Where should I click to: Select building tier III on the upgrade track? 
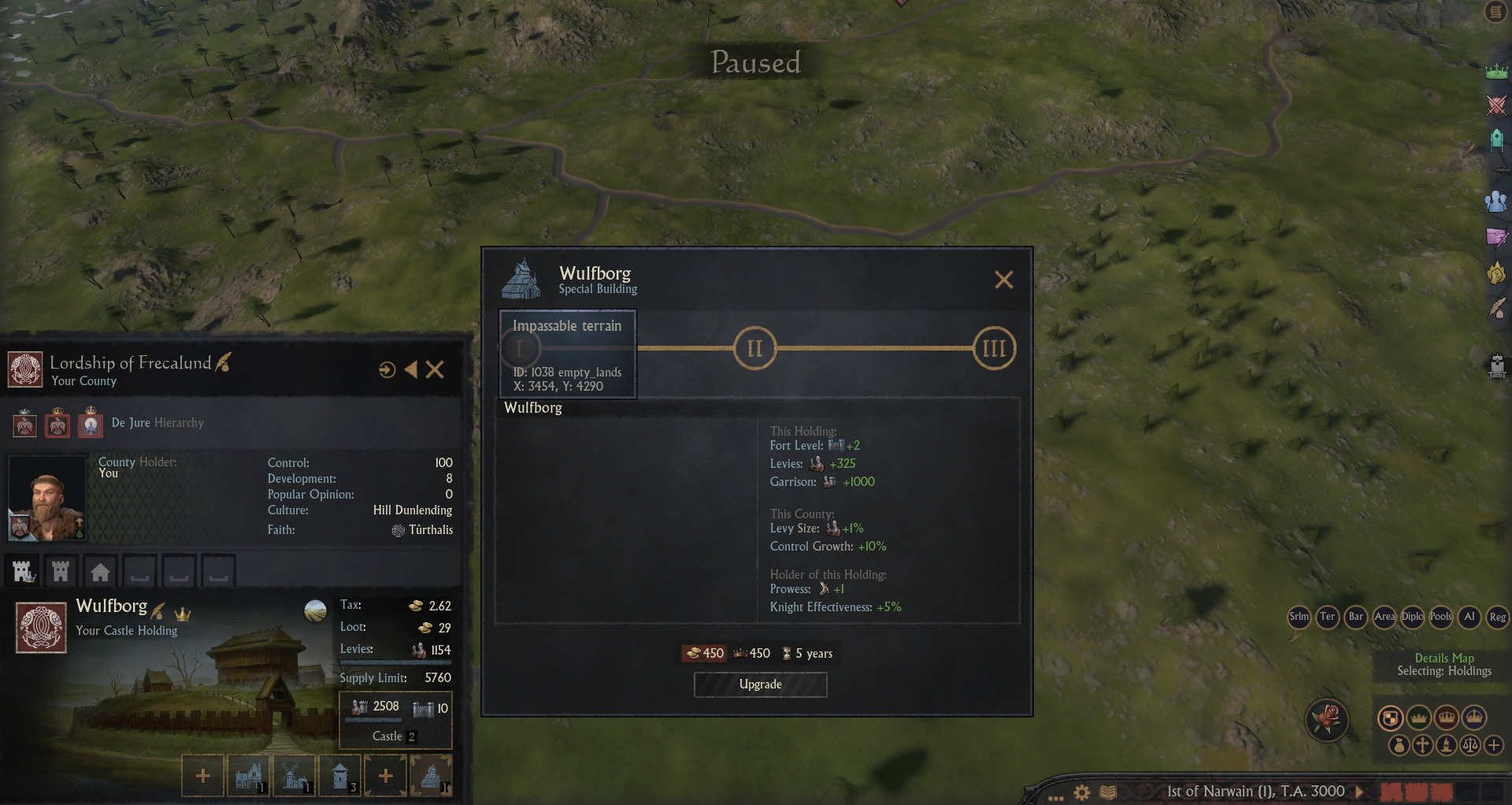point(994,348)
